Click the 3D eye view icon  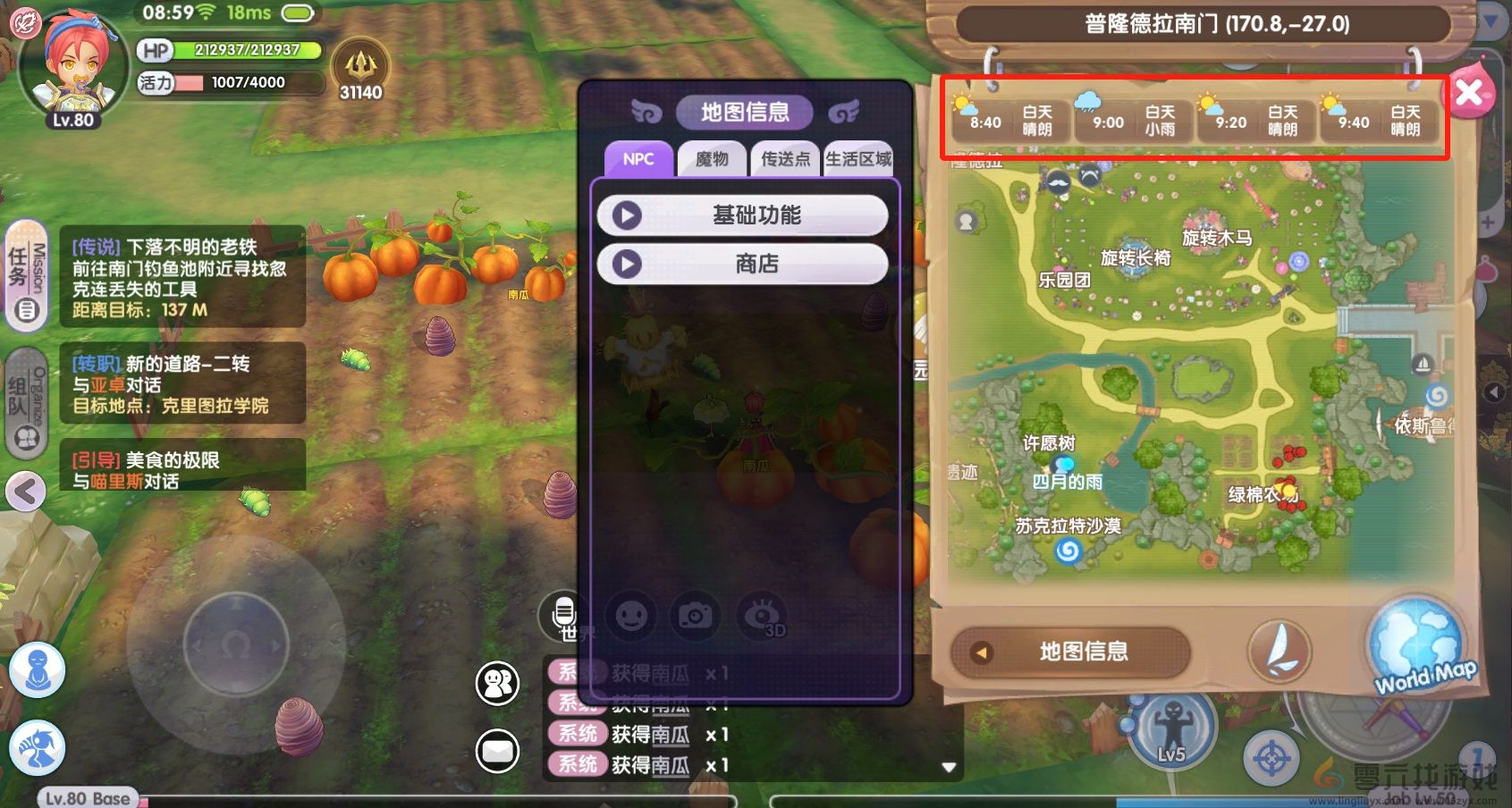click(x=760, y=616)
